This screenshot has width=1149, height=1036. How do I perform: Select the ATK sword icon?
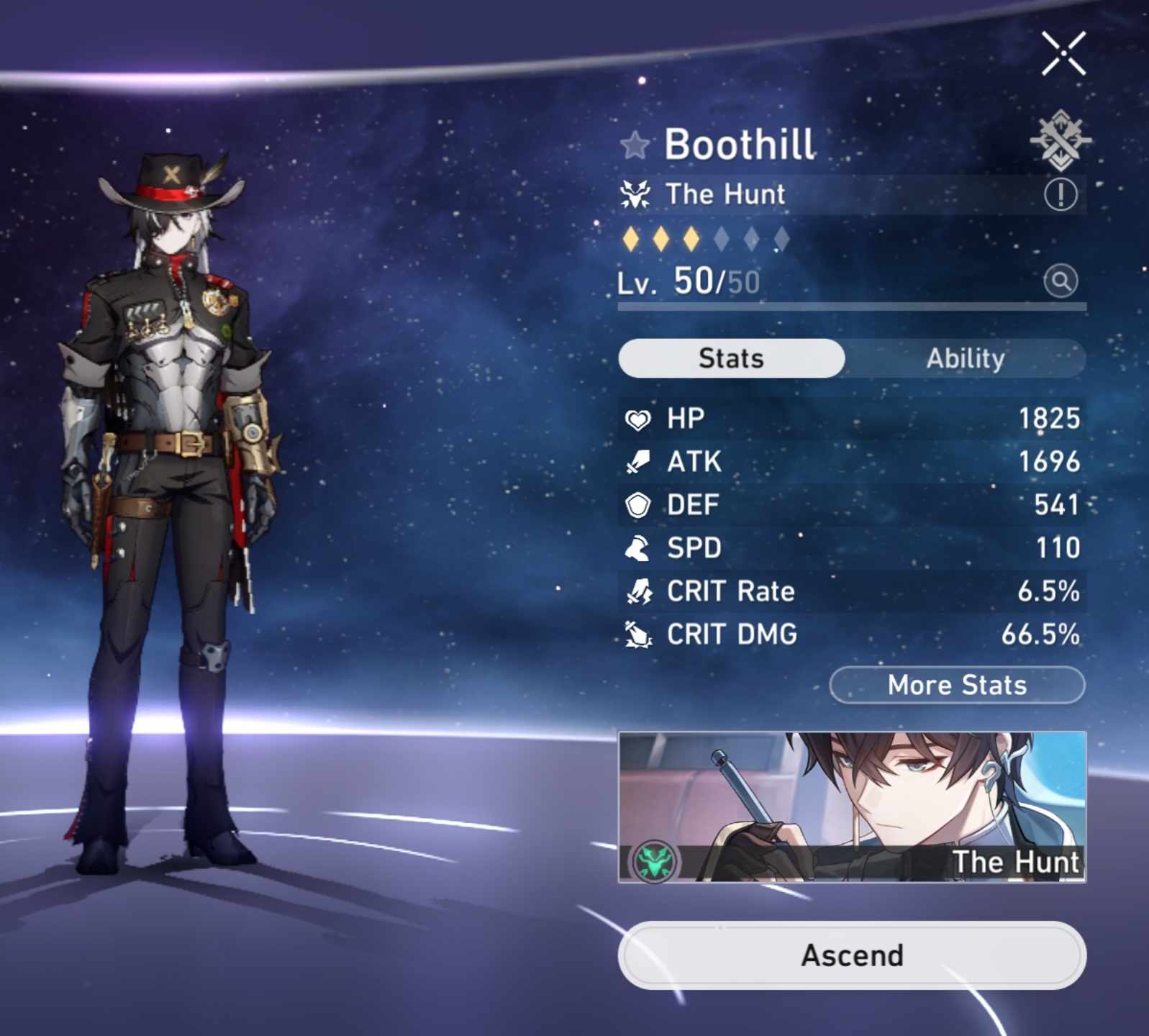point(640,461)
